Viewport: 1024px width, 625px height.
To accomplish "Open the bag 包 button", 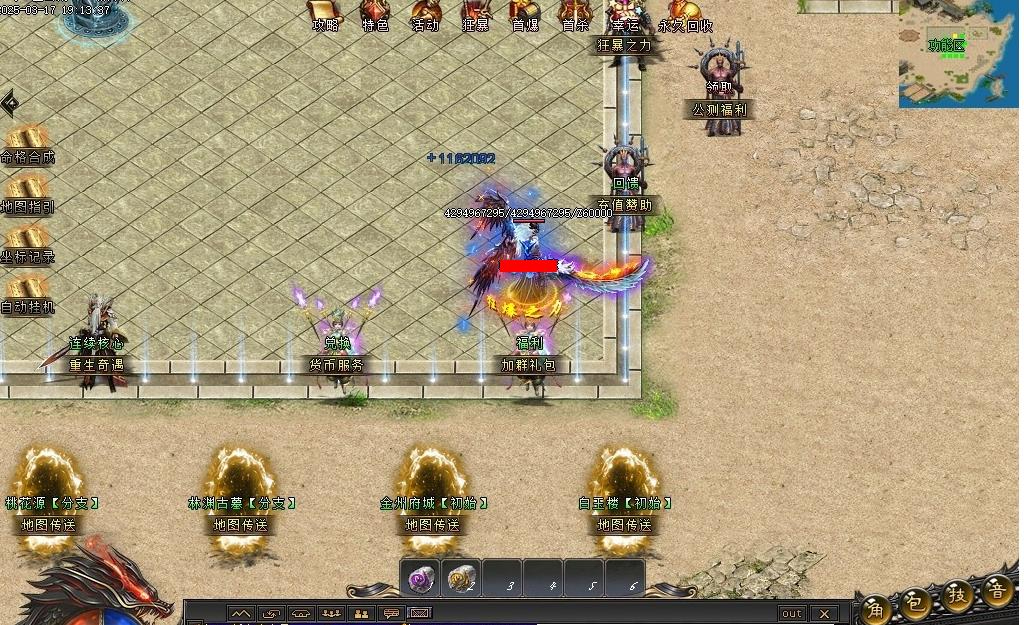I will [915, 602].
